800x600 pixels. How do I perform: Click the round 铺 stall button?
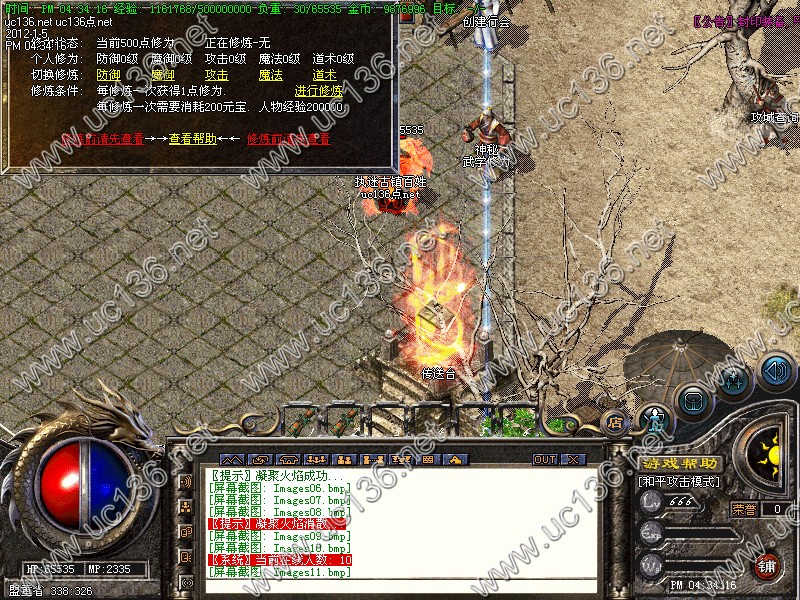(x=768, y=566)
